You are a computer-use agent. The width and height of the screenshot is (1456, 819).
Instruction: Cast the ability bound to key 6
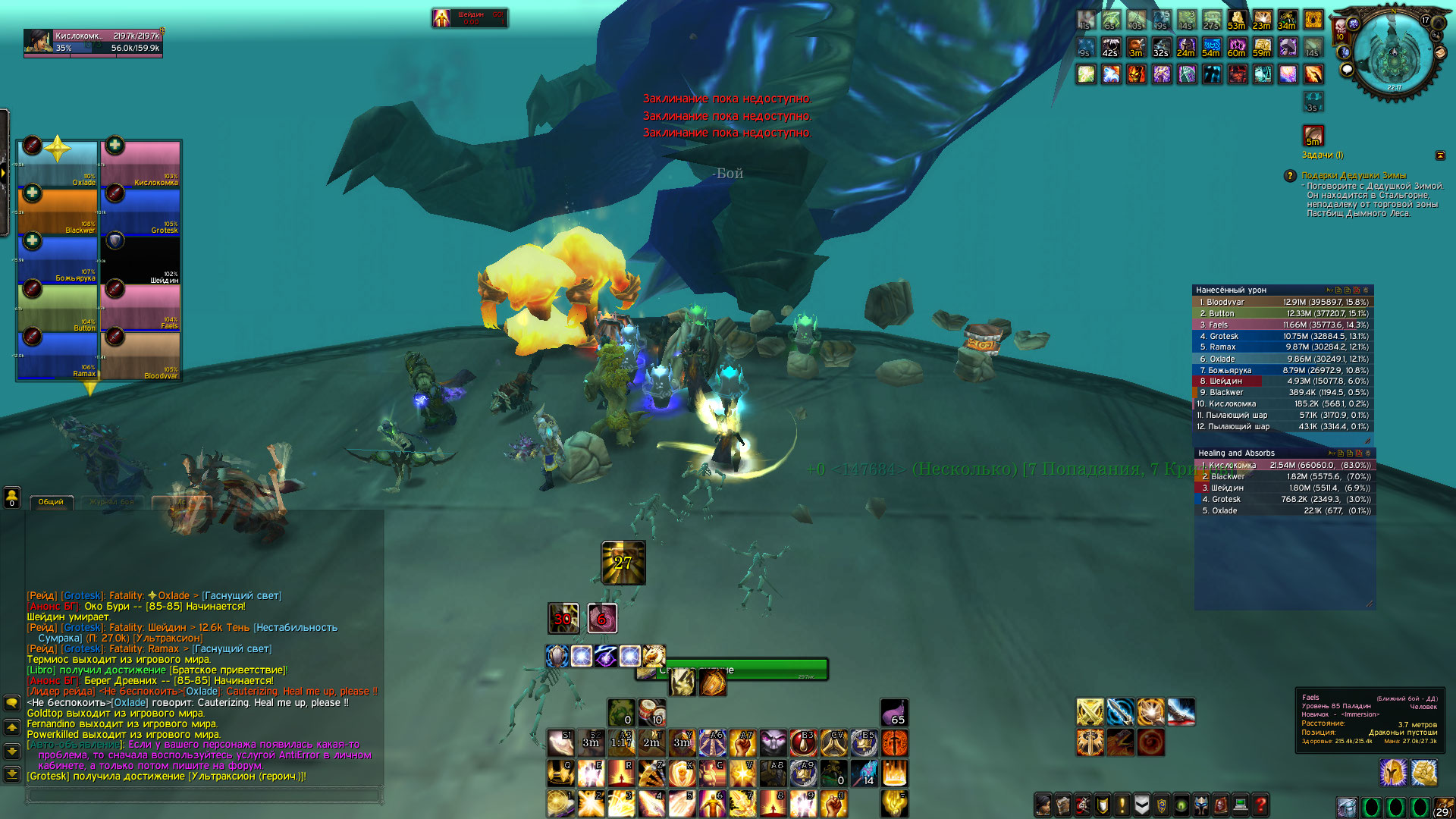pos(712,803)
